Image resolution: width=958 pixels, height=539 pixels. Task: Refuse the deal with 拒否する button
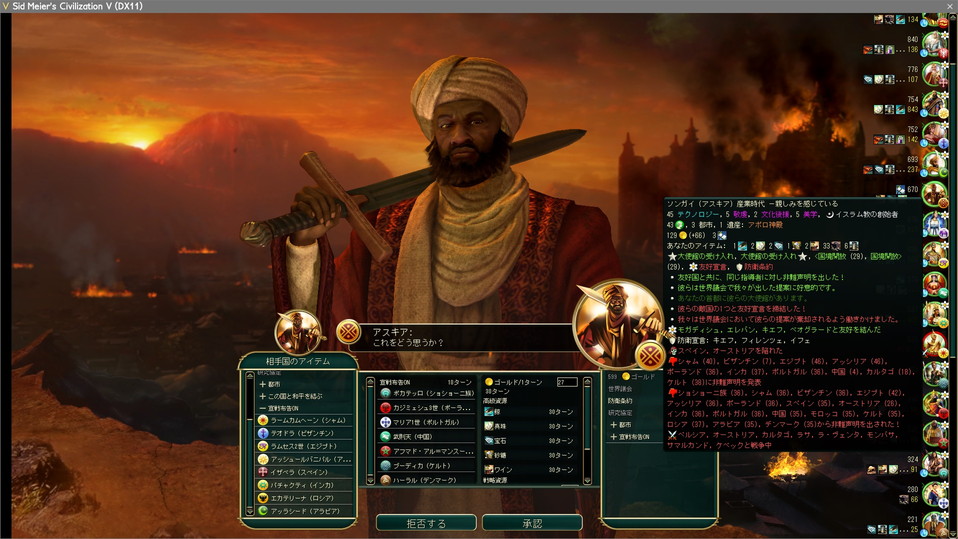[426, 523]
